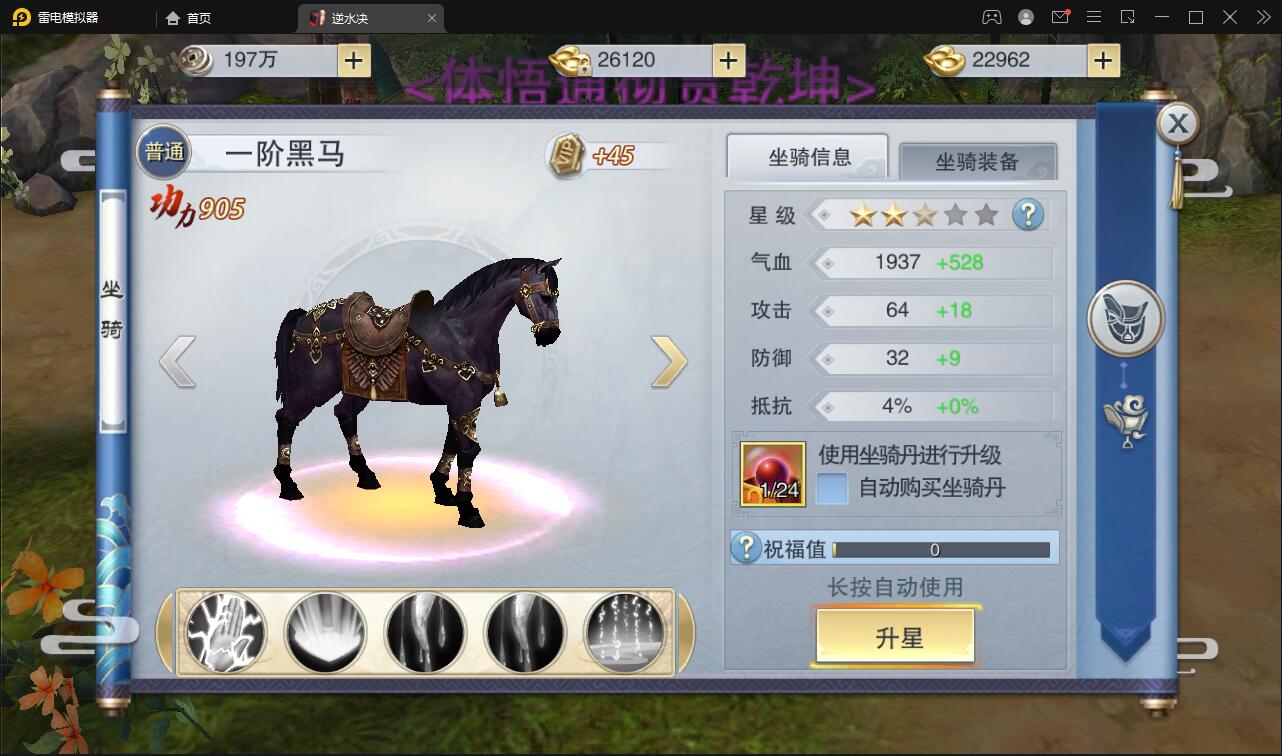The image size is (1282, 756).
Task: Click the right arrow to next mount
Action: click(672, 361)
